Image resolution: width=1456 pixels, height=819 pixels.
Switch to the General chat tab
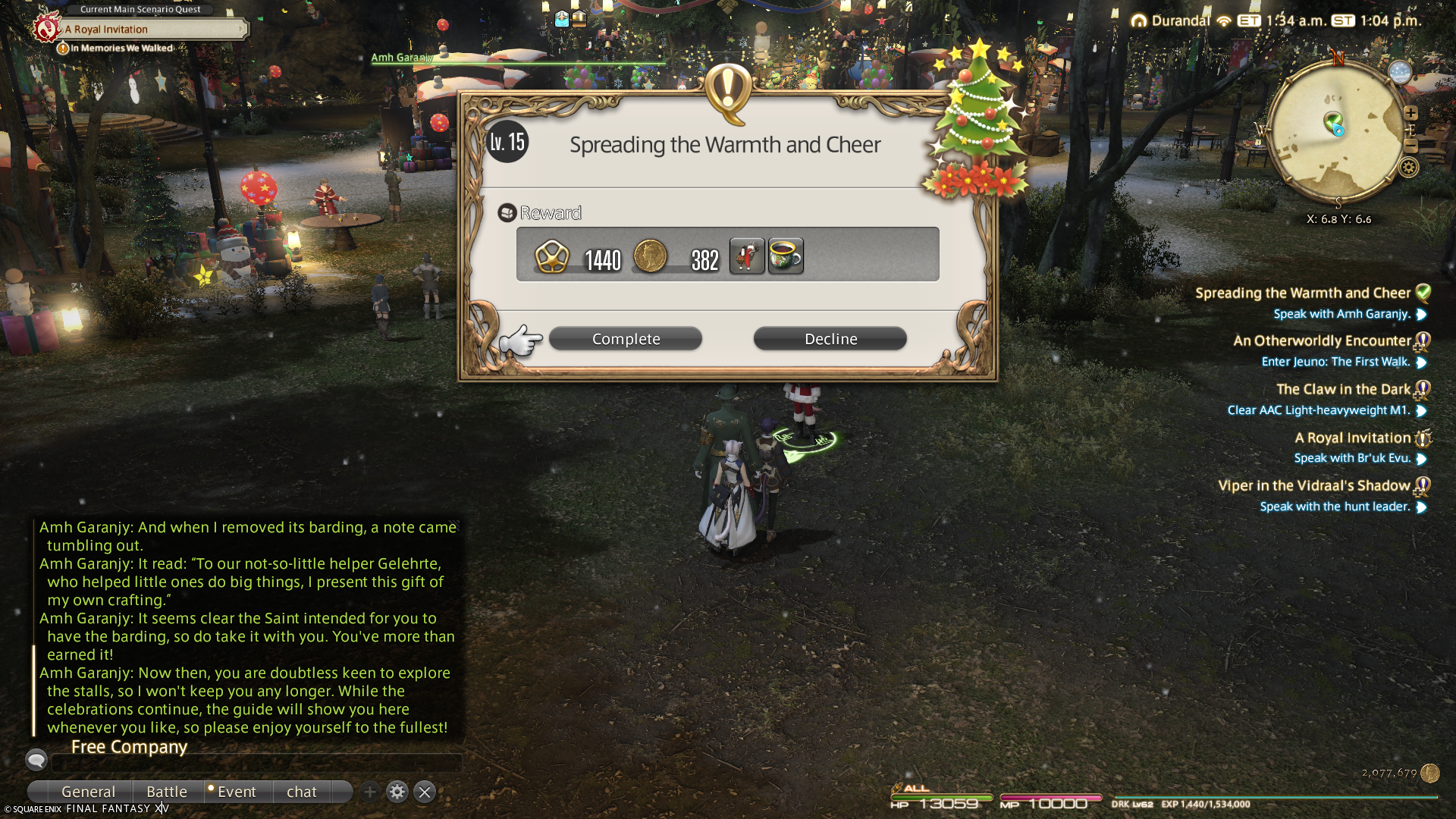(x=88, y=792)
